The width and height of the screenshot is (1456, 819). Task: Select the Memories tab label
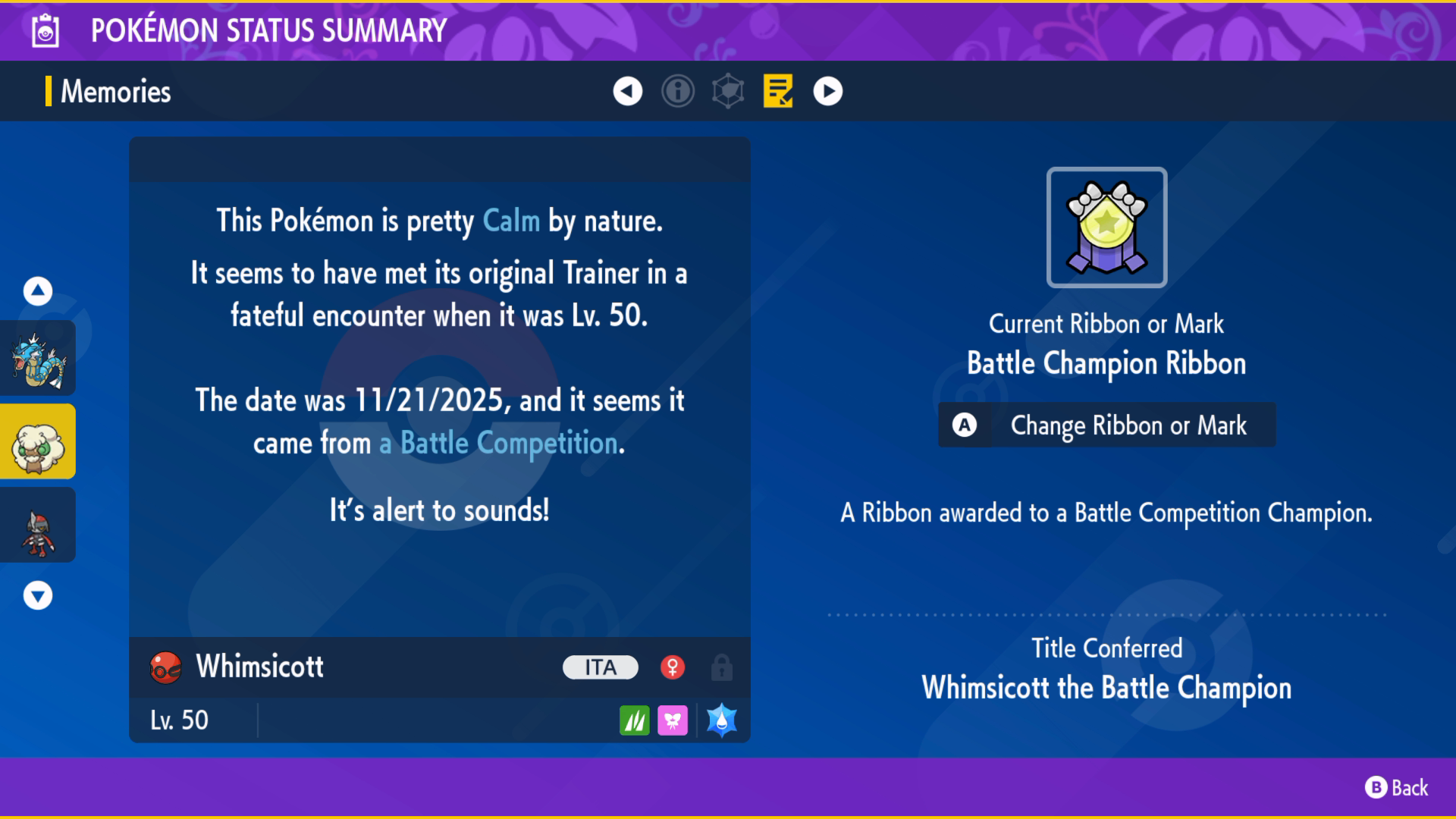(x=115, y=91)
